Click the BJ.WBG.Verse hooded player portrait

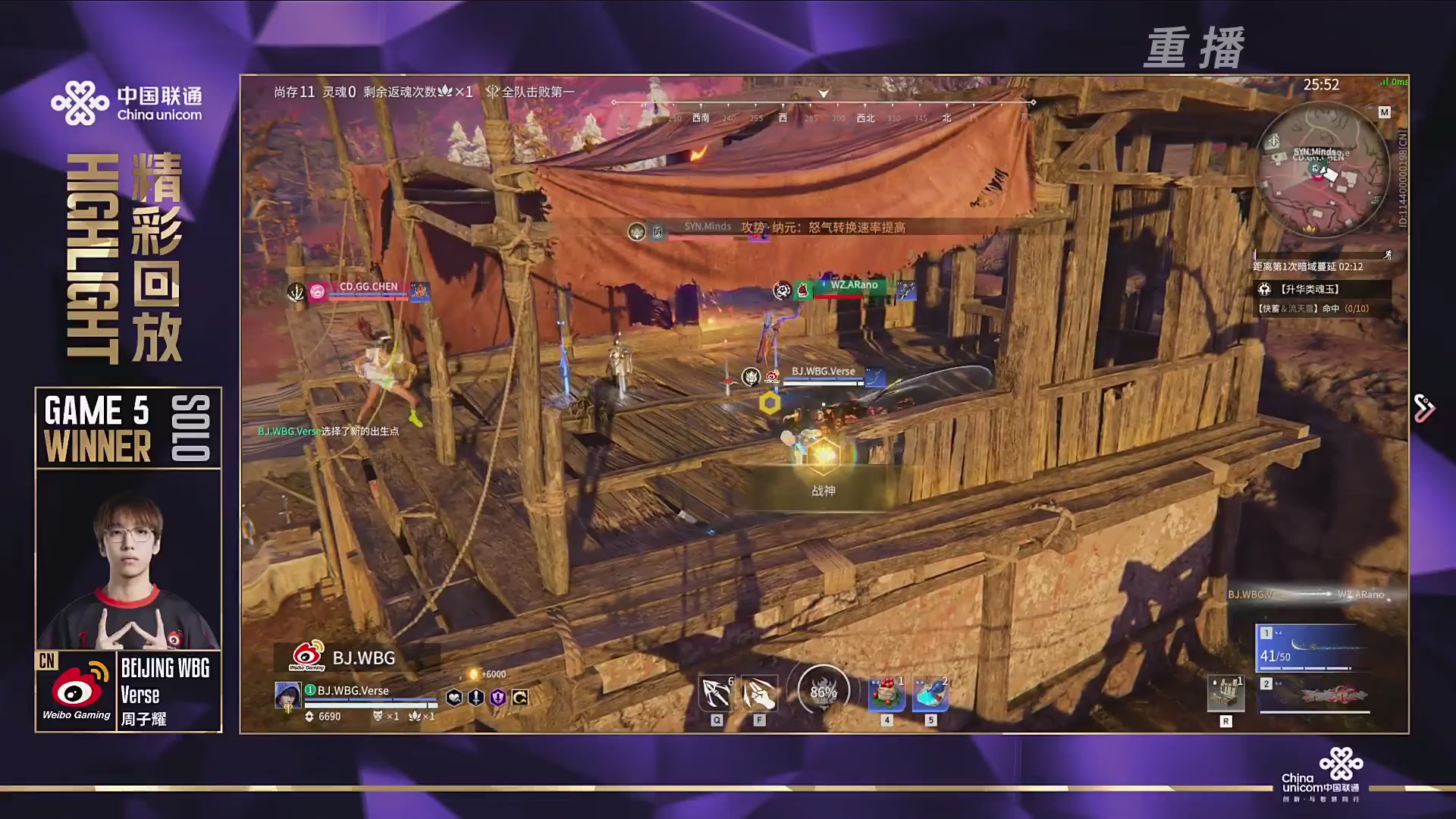(x=287, y=695)
